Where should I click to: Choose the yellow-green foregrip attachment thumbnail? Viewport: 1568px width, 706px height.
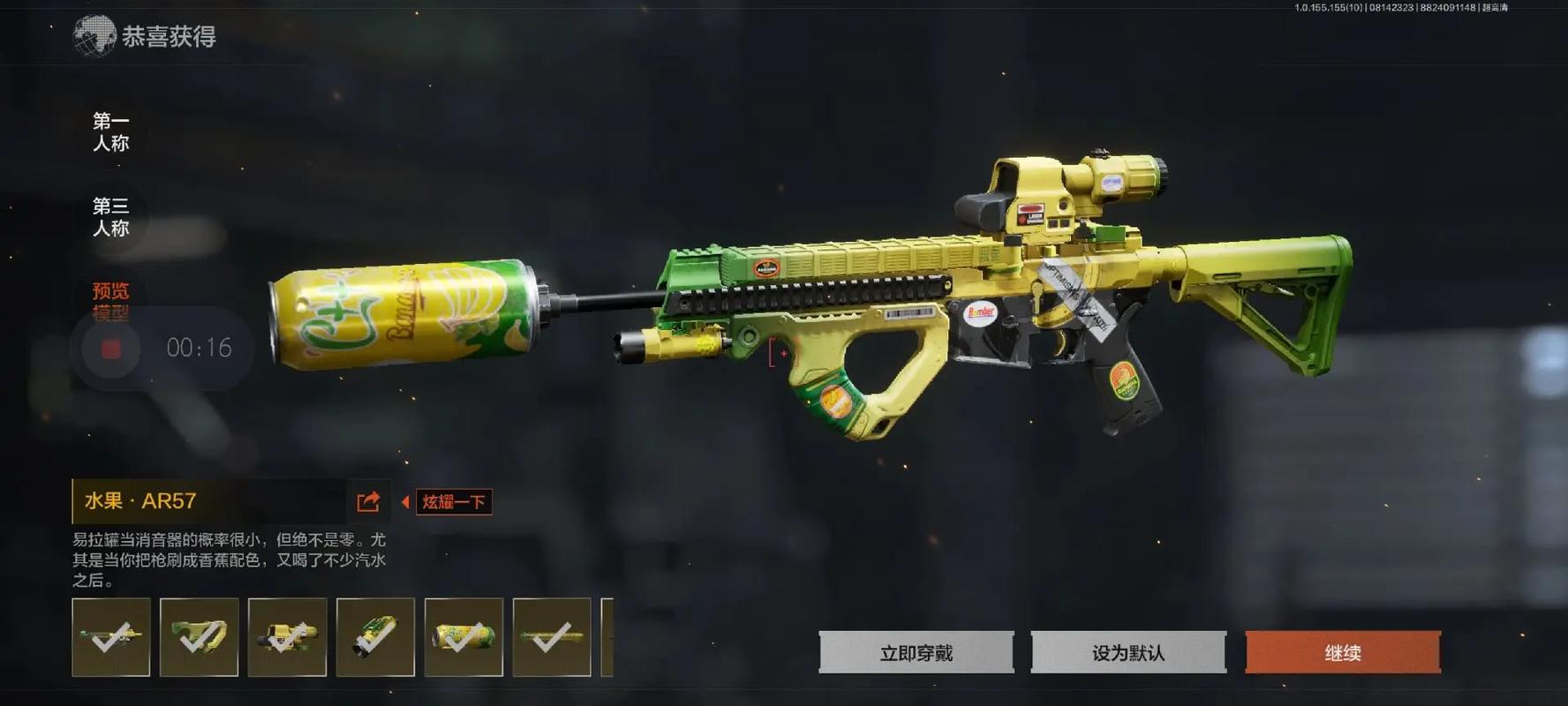[x=200, y=637]
